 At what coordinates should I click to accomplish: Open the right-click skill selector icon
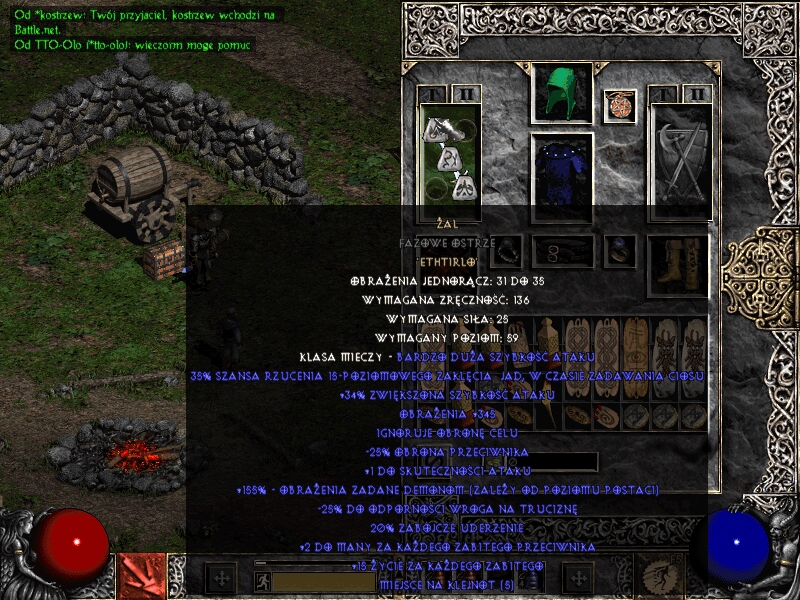point(662,576)
